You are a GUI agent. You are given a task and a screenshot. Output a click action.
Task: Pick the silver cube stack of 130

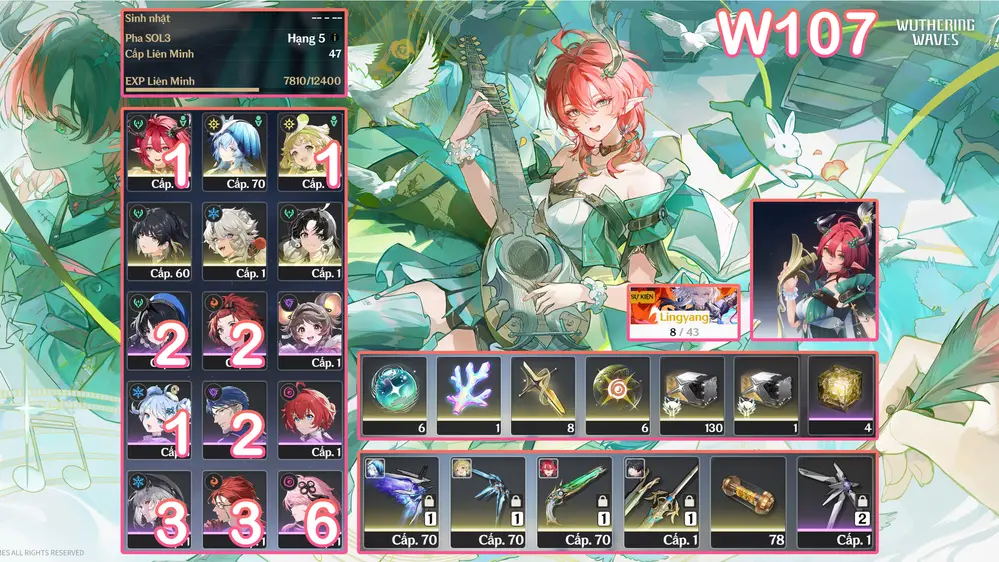point(692,396)
